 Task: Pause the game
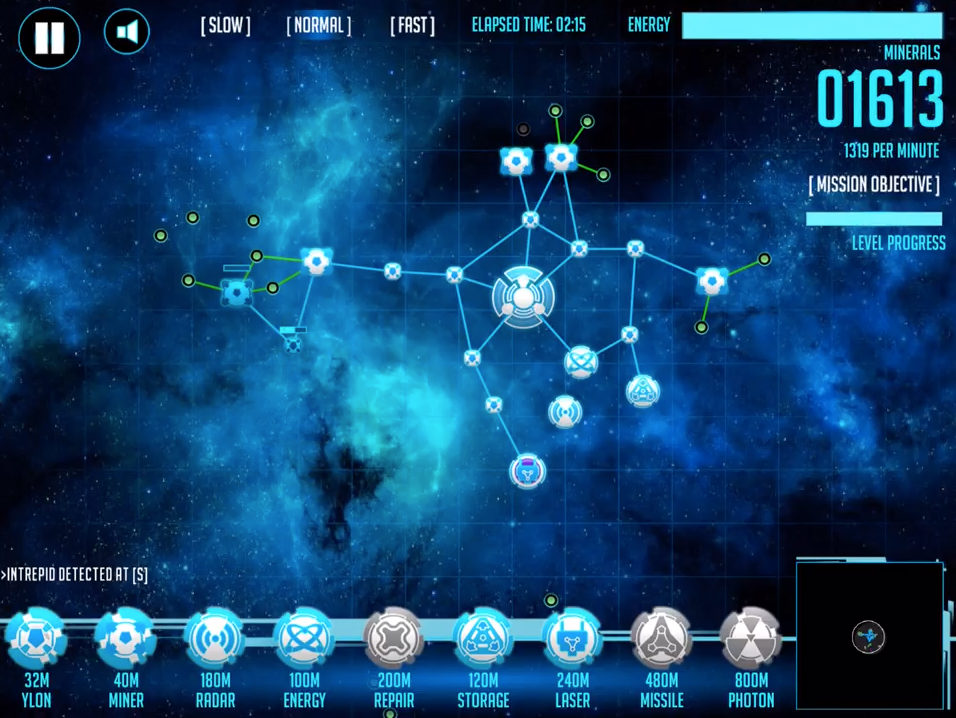point(49,37)
